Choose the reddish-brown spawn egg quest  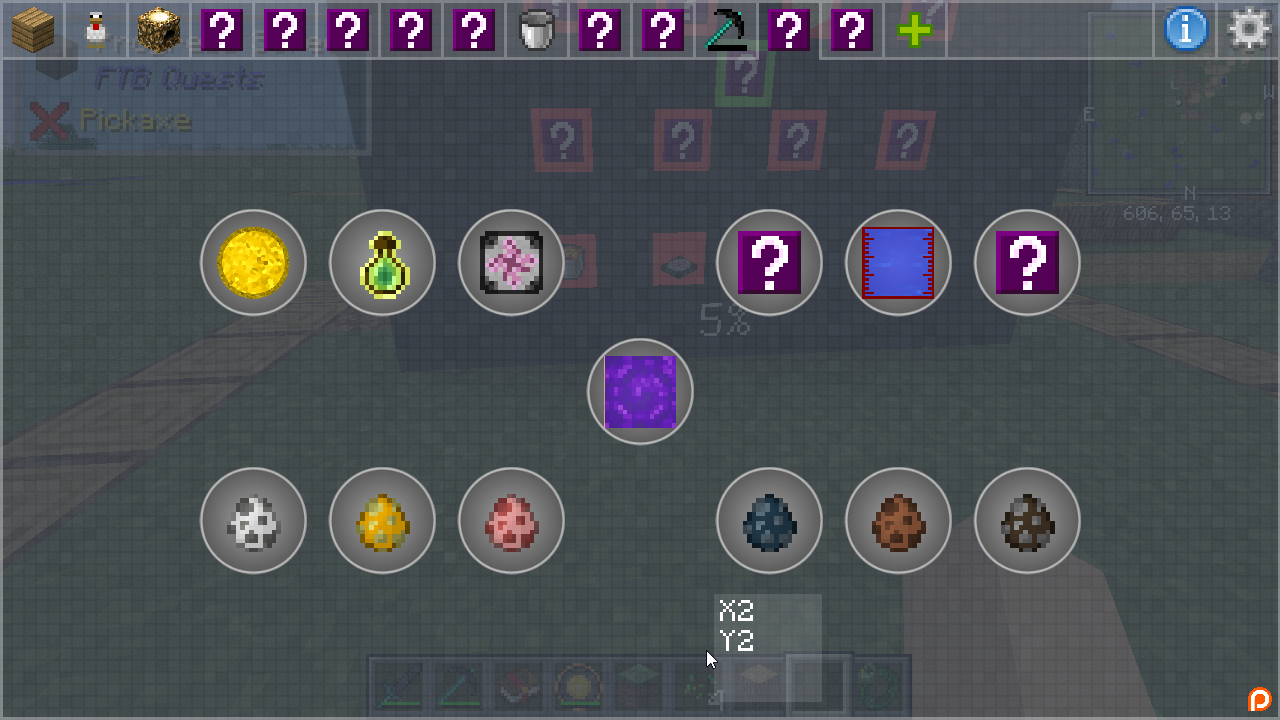[x=898, y=521]
